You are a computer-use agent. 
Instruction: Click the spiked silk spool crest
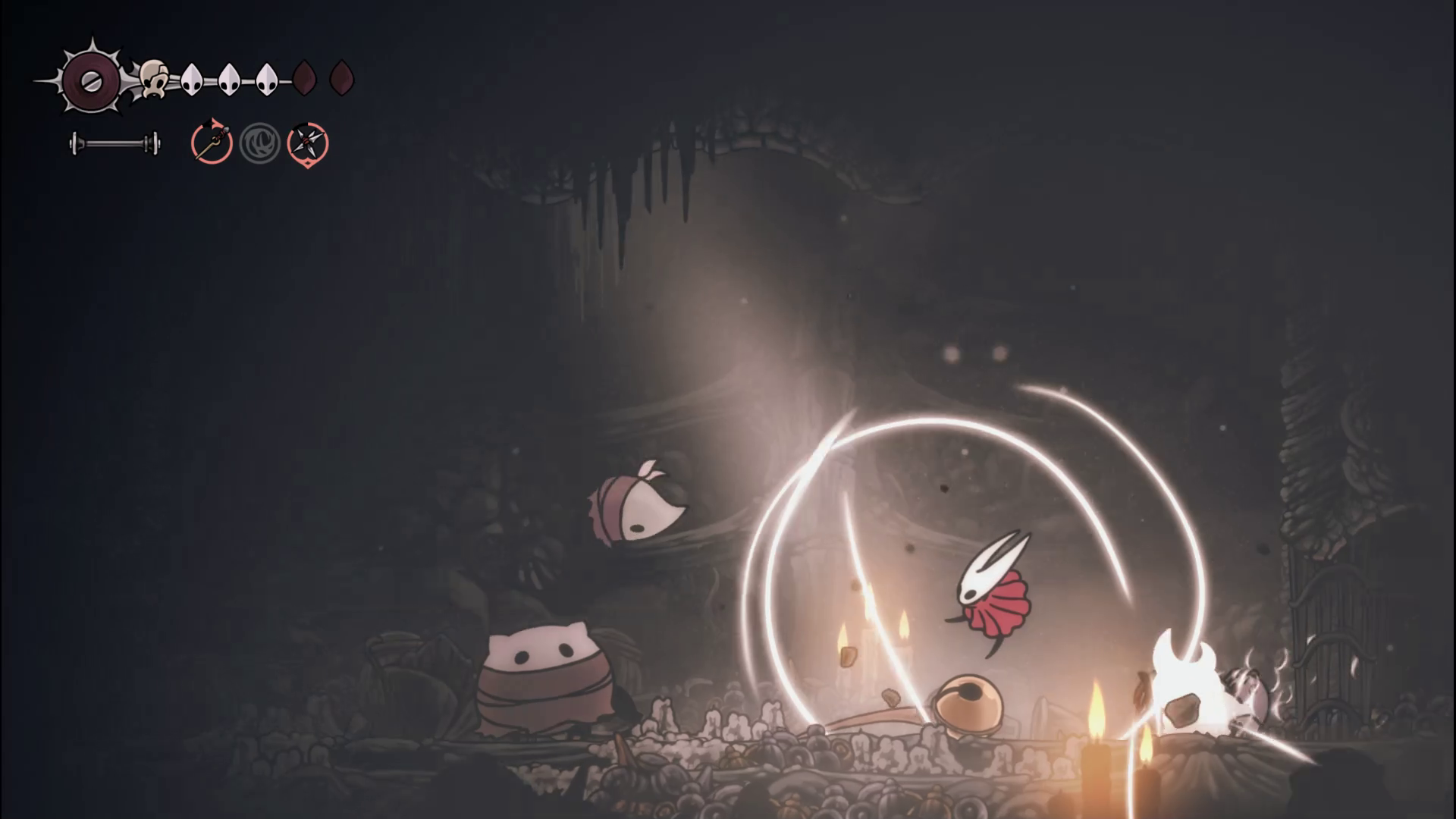click(x=91, y=79)
